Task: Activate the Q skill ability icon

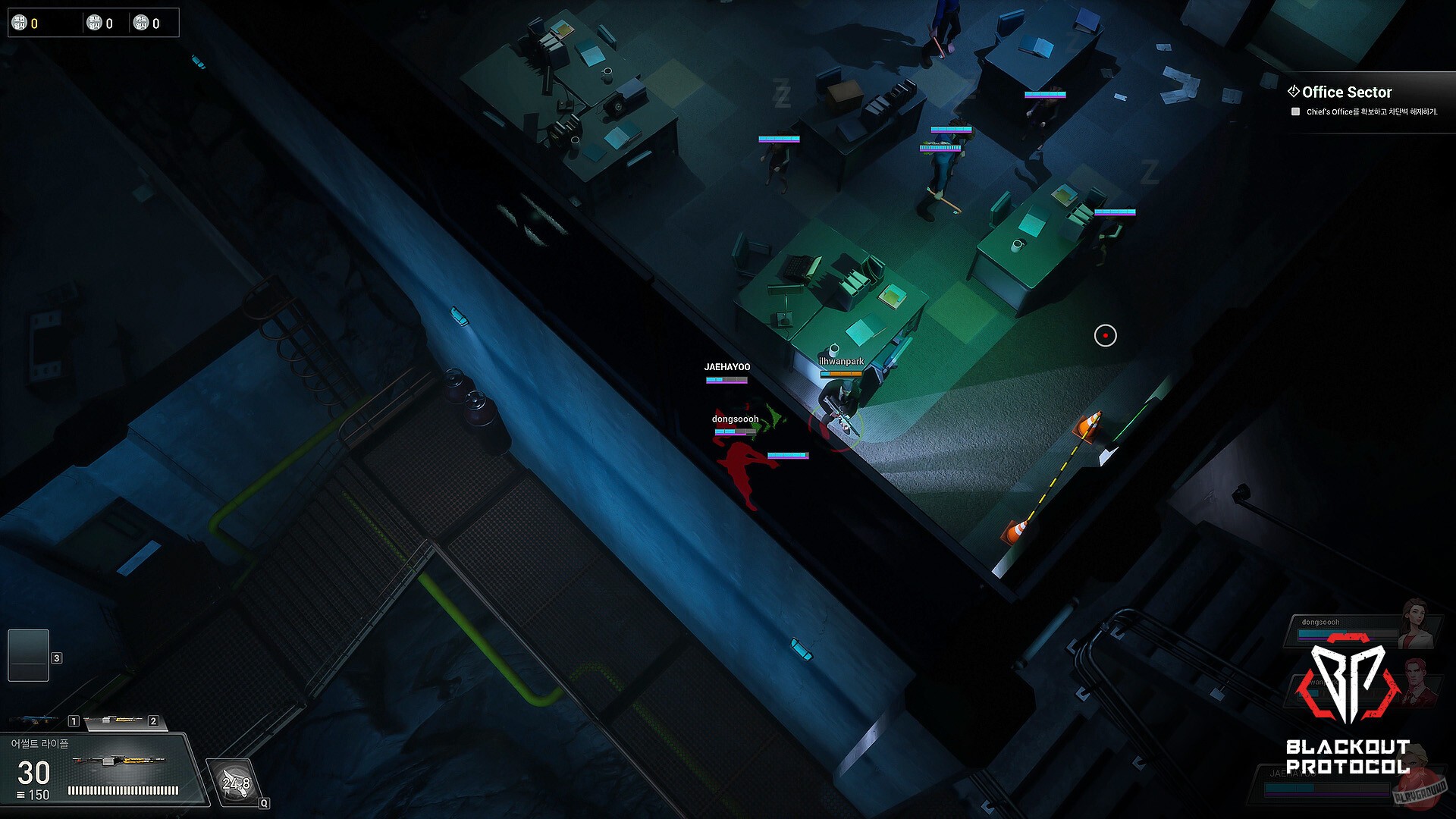Action: coord(233,781)
